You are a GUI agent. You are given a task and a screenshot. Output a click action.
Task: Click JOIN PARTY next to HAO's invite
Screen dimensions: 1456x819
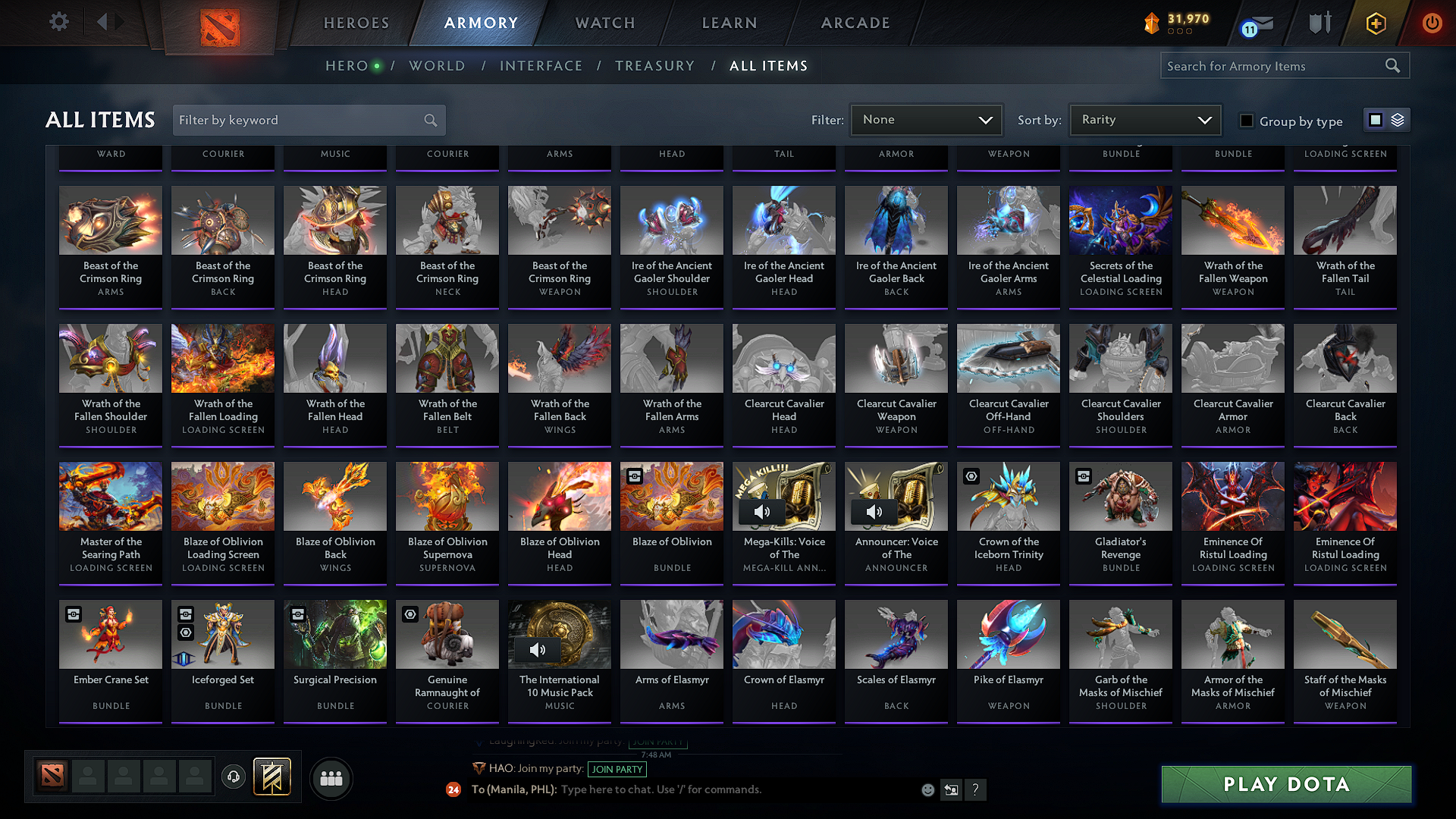(x=617, y=769)
